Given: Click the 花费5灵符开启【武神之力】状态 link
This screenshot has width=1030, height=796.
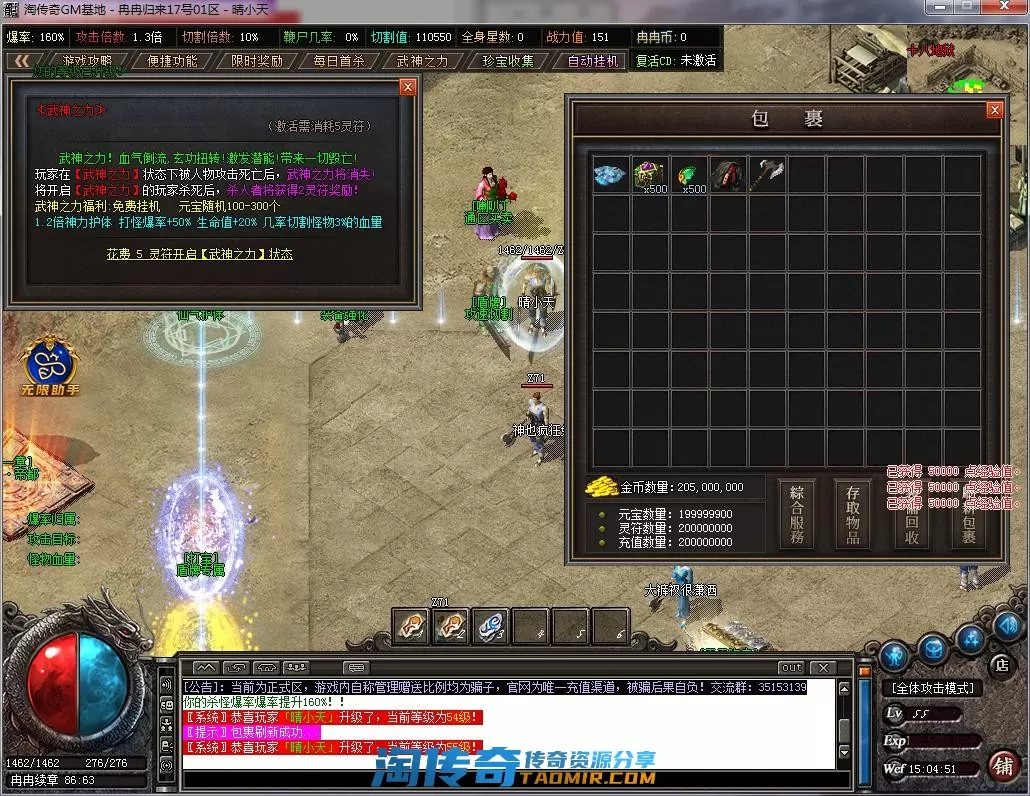Looking at the screenshot, I should click(200, 254).
